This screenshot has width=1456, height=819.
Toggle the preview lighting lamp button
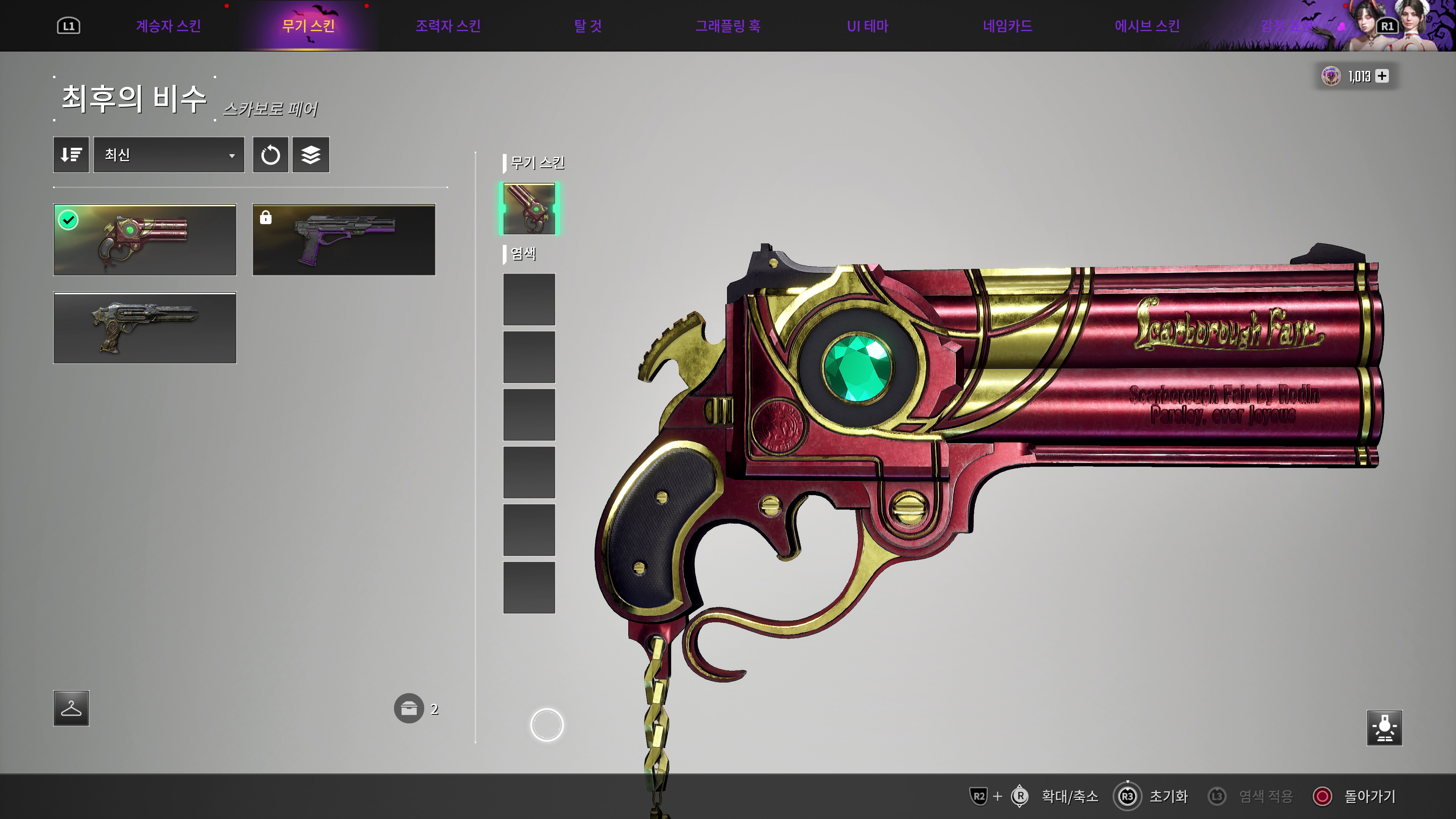click(x=1384, y=728)
